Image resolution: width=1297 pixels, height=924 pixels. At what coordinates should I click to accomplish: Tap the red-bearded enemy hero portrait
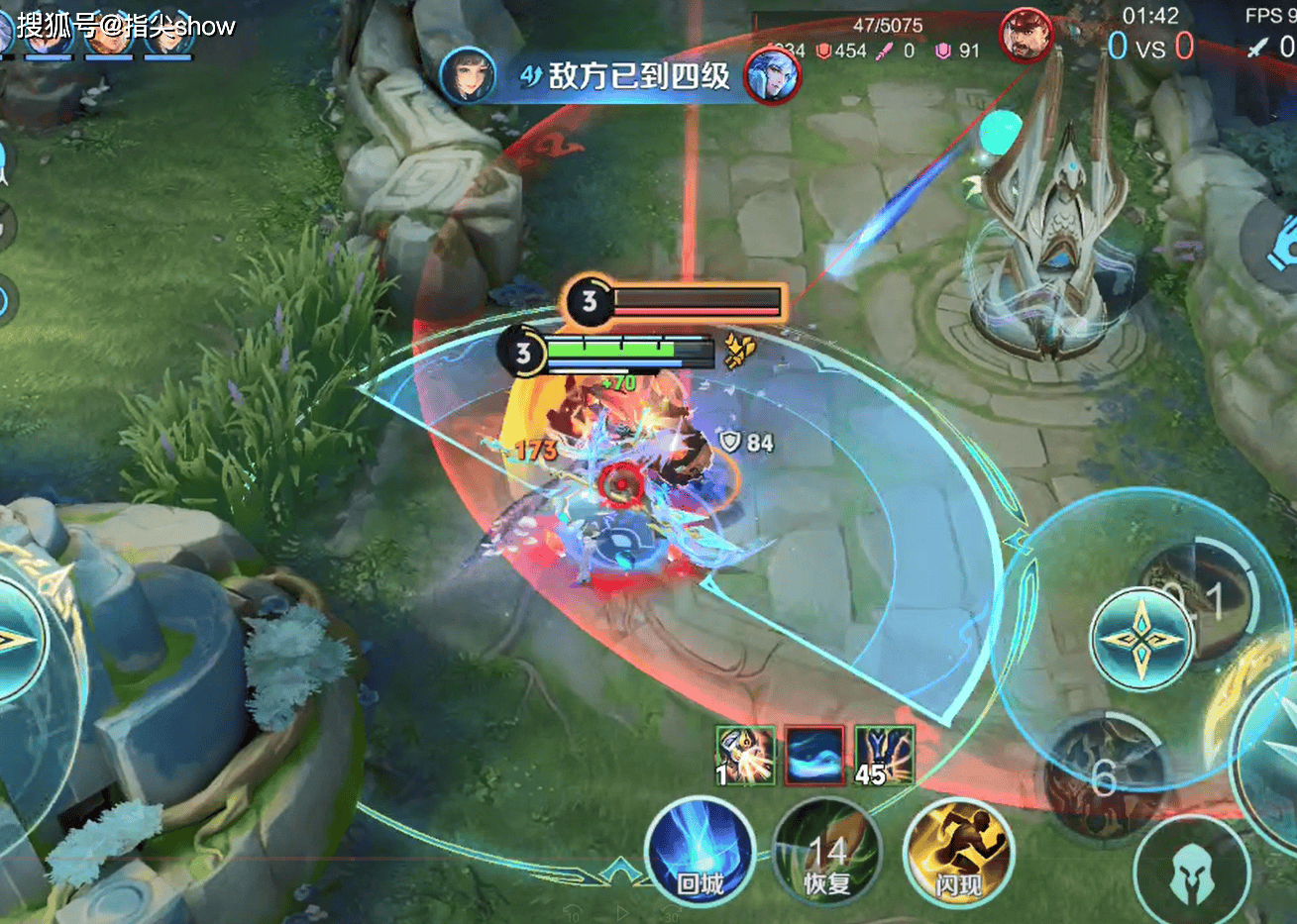tap(1025, 35)
